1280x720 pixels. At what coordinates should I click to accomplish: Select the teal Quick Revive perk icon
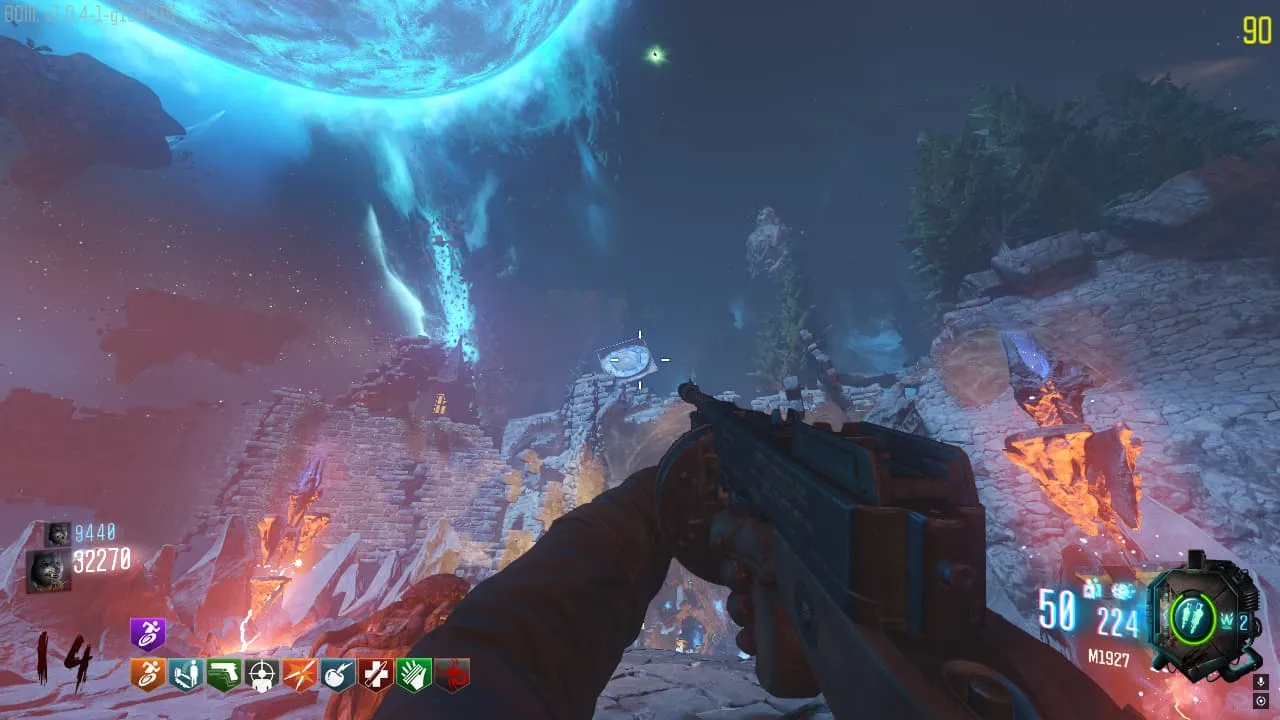tap(185, 675)
